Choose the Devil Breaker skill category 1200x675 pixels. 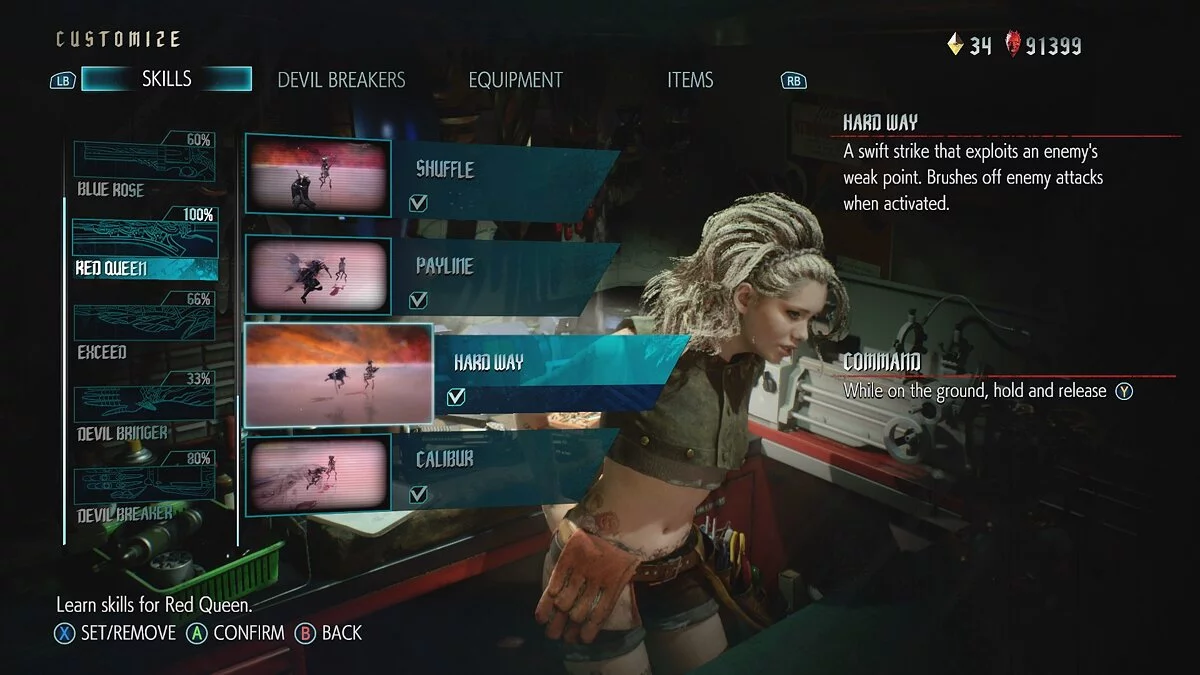pos(144,493)
